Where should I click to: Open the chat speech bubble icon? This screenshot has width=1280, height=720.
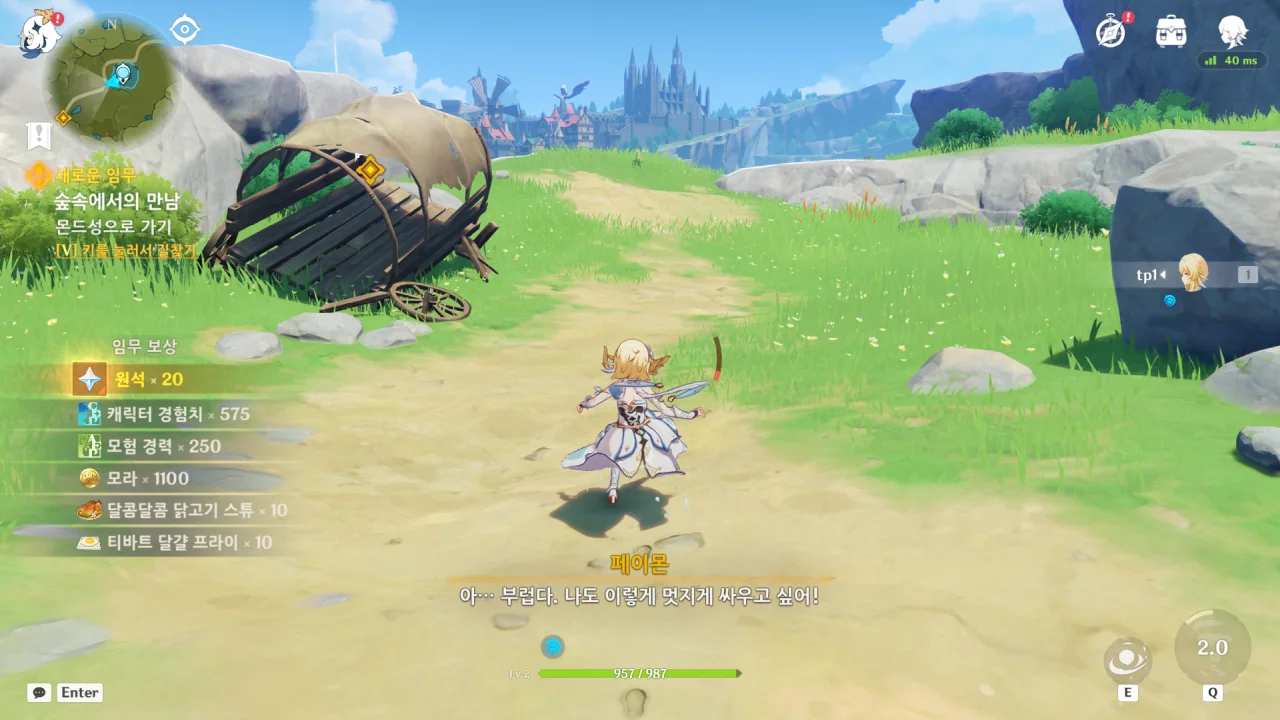tap(39, 692)
